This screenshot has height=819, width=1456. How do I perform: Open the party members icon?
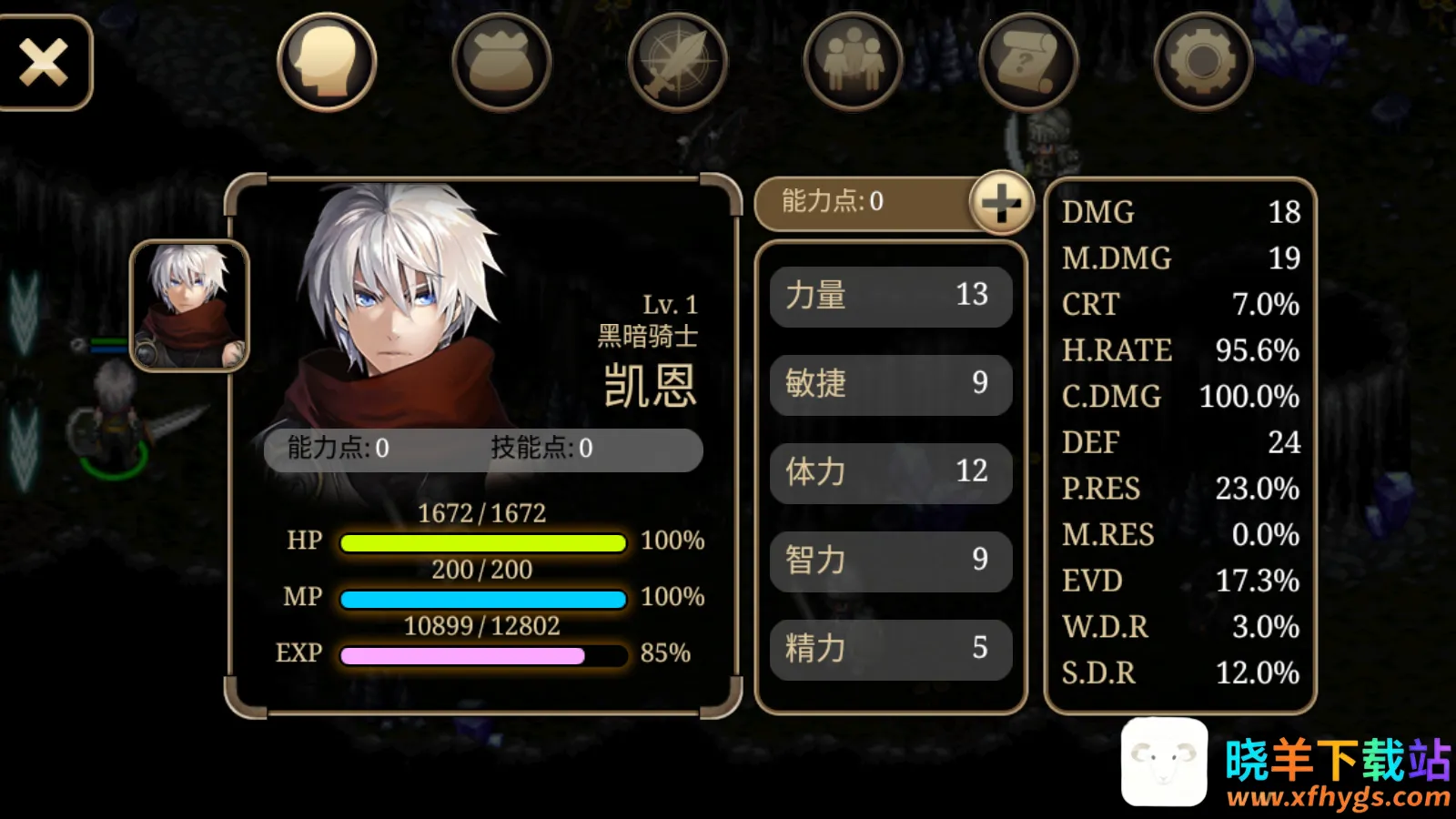(853, 60)
